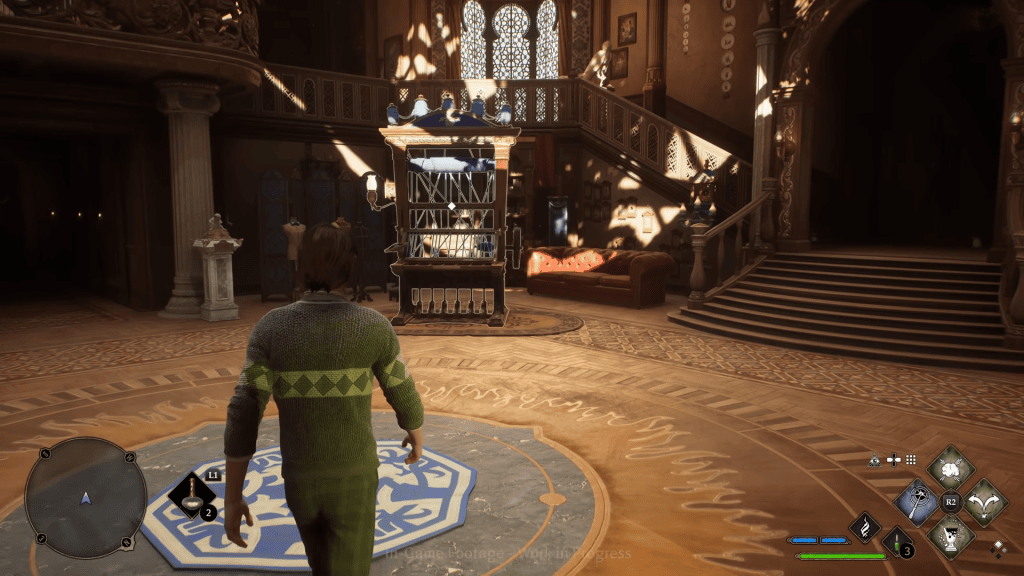Screen dimensions: 1024x576
Task: Cast the axe-in-circle spell in blue diamond
Action: 917,502
